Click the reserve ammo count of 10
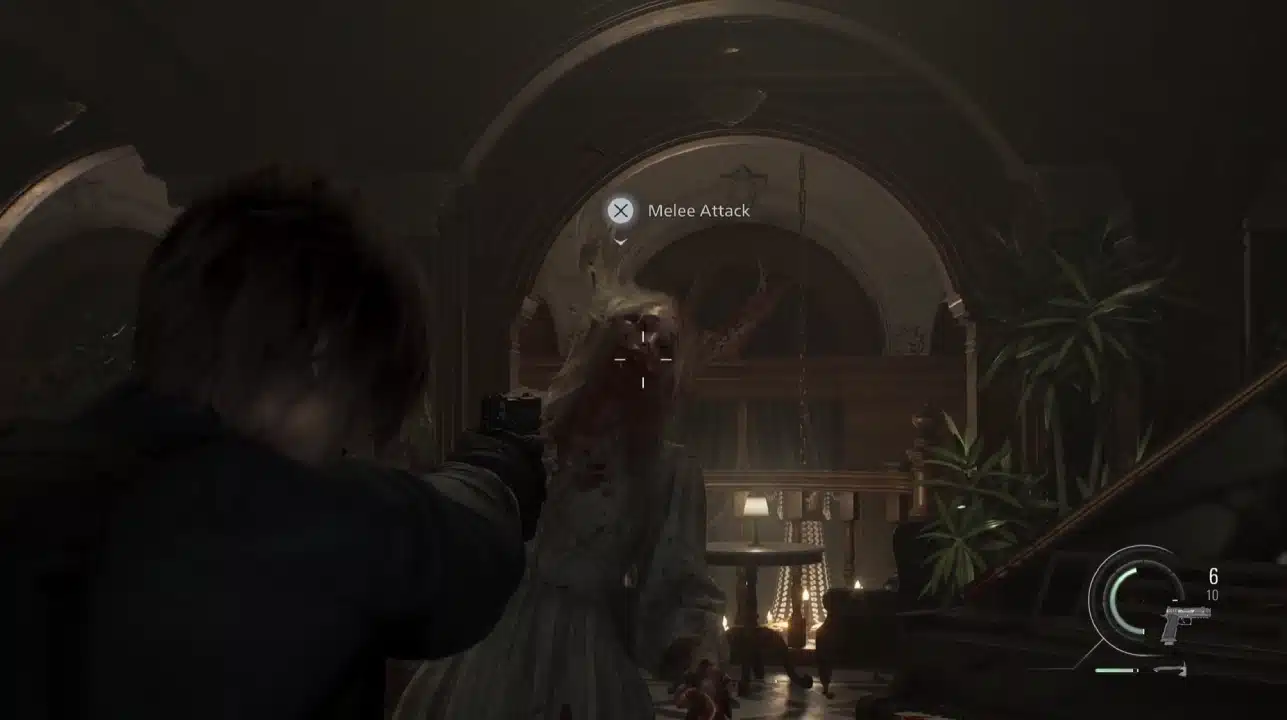This screenshot has width=1287, height=720. click(1213, 594)
